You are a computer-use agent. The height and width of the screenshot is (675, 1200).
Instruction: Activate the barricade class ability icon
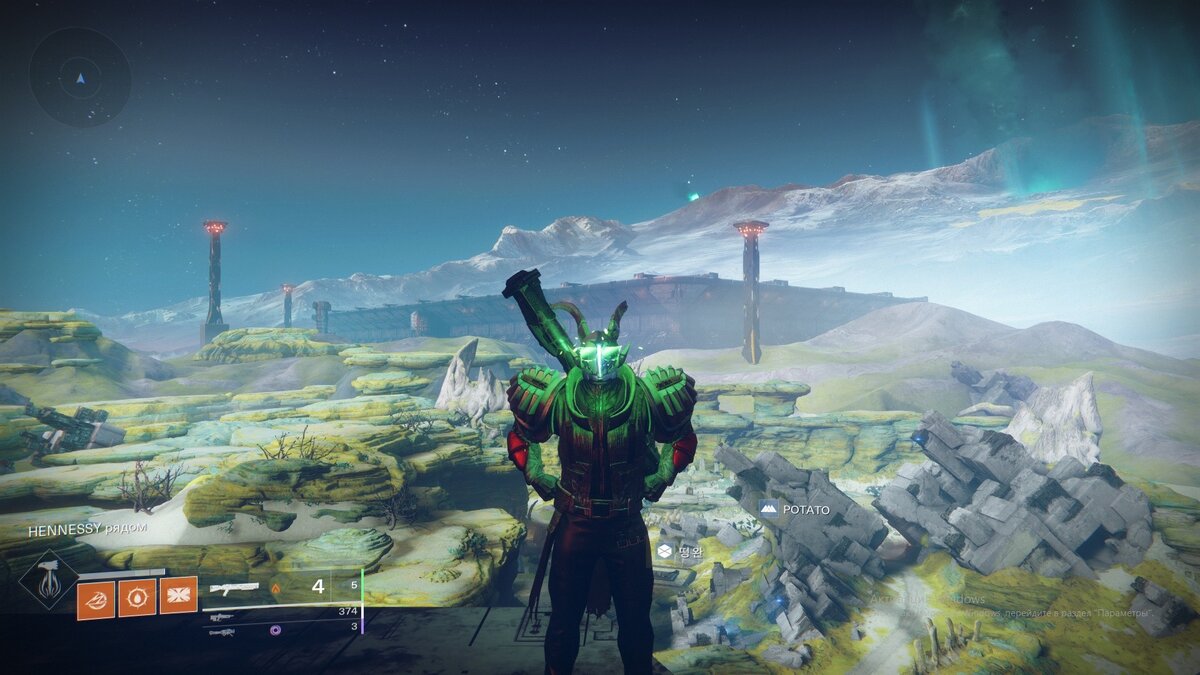click(178, 596)
